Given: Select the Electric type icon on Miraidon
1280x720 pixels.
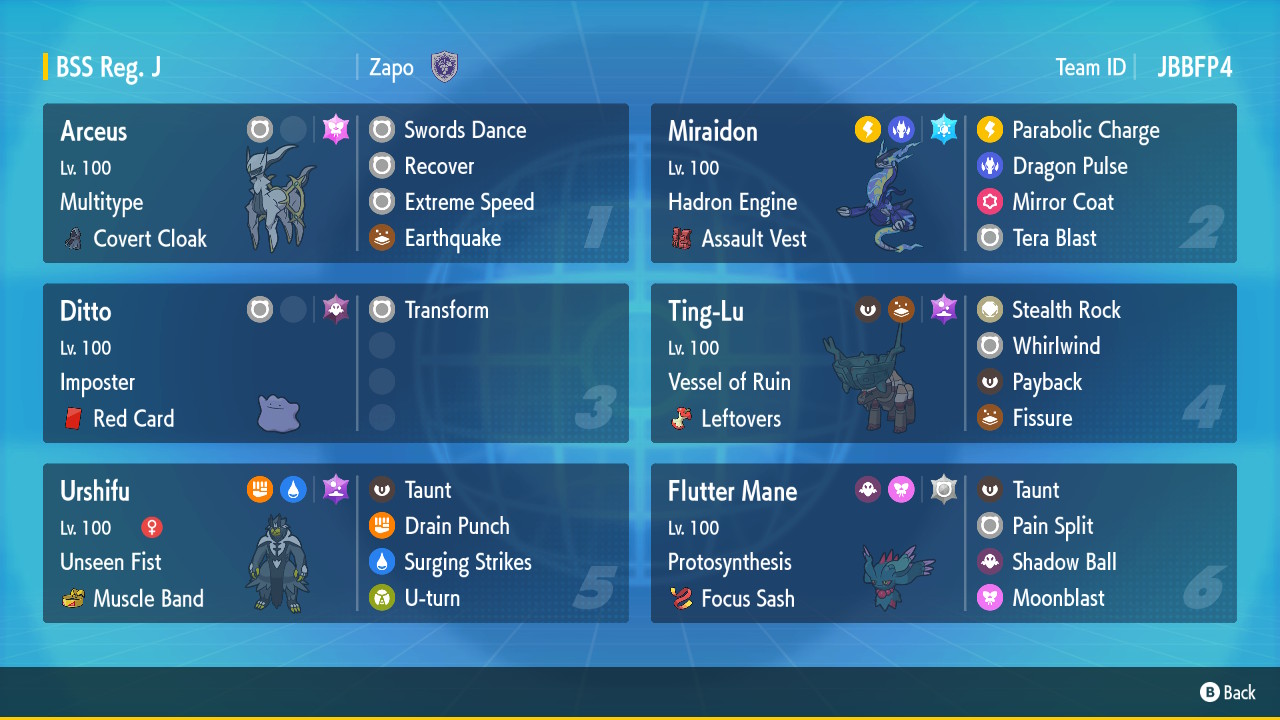Looking at the screenshot, I should click(867, 129).
